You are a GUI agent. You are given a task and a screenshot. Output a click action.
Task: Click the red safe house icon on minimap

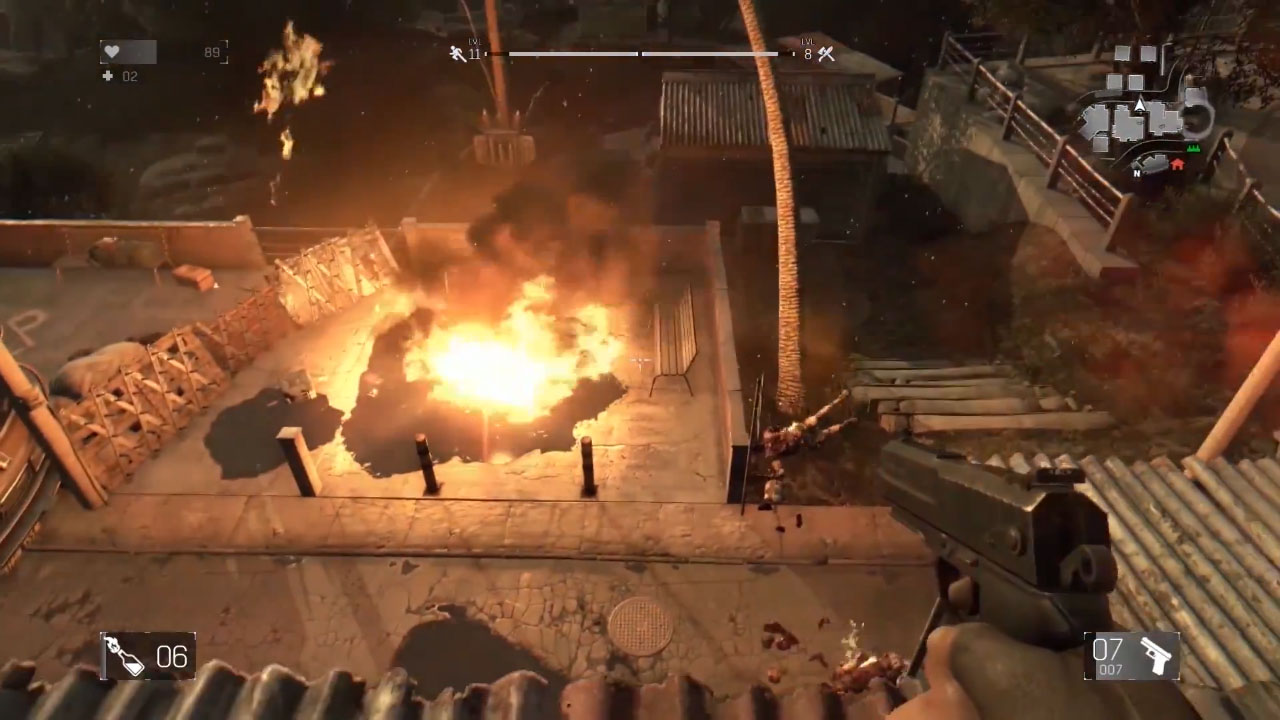click(x=1177, y=163)
